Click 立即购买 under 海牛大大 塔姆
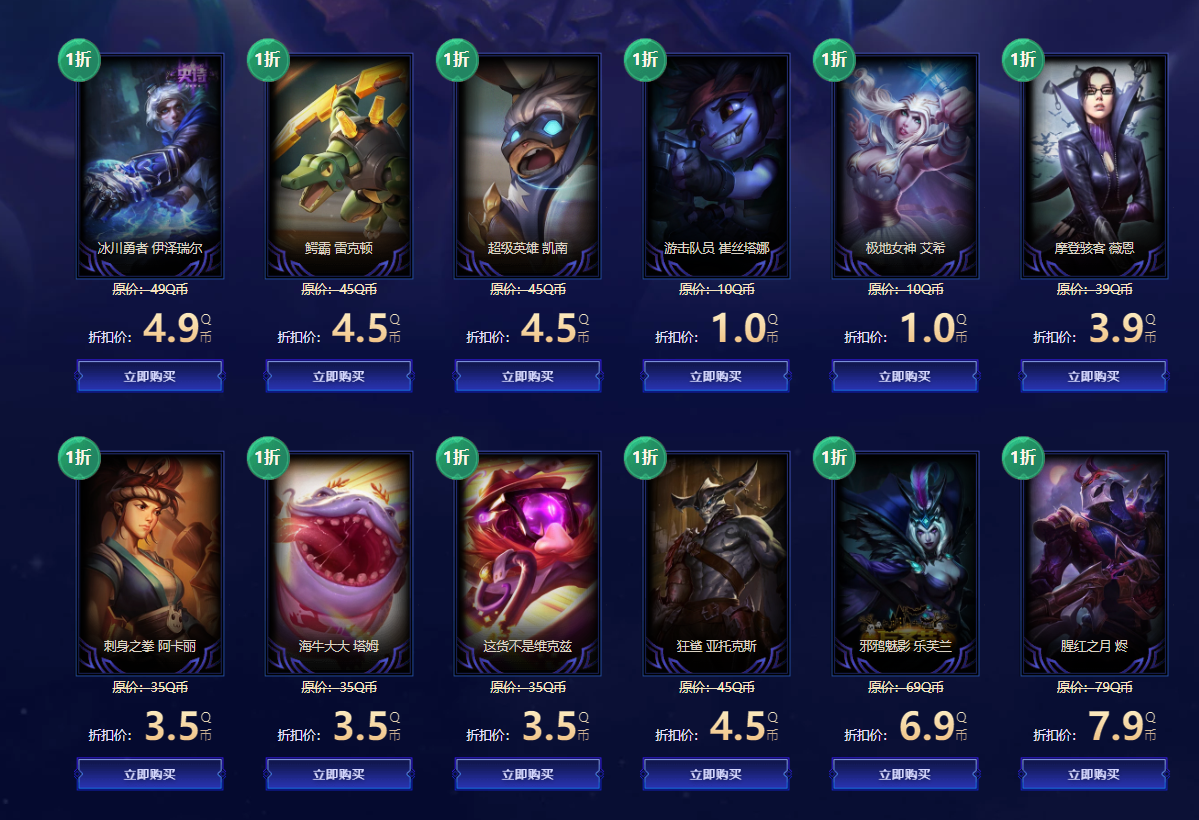This screenshot has height=820, width=1199. (x=339, y=774)
